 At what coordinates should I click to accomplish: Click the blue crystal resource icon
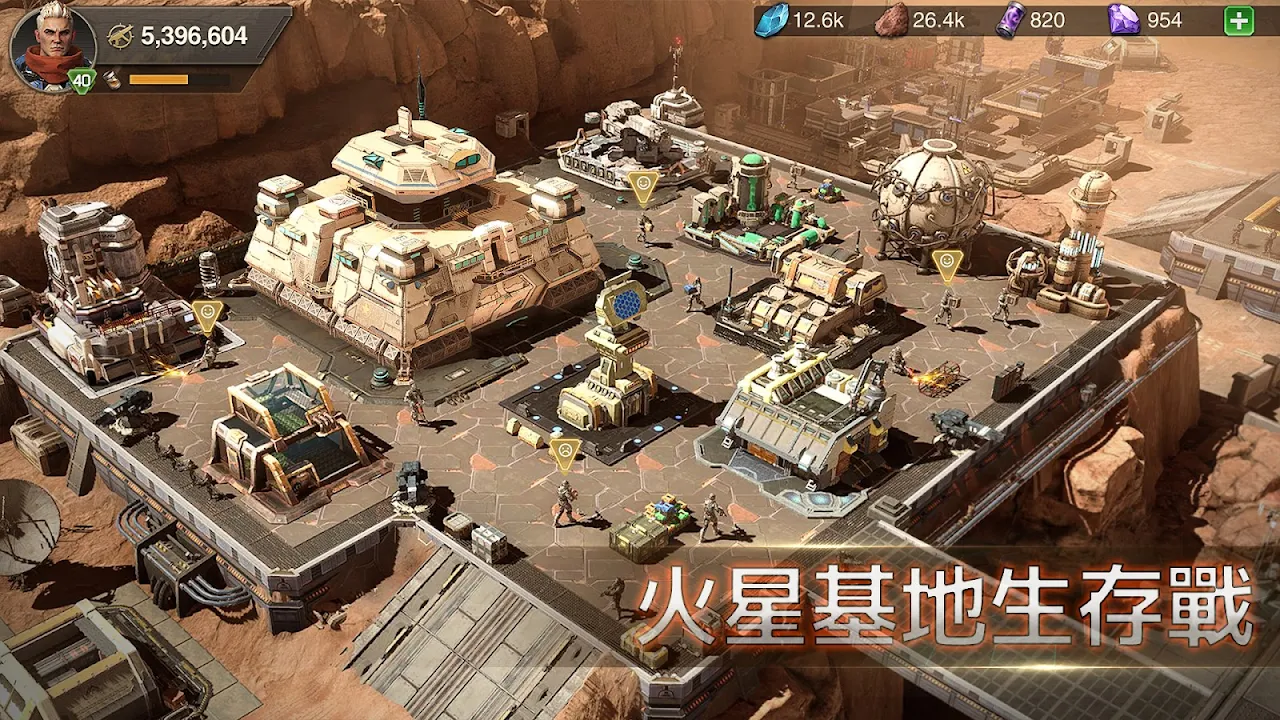tap(771, 20)
